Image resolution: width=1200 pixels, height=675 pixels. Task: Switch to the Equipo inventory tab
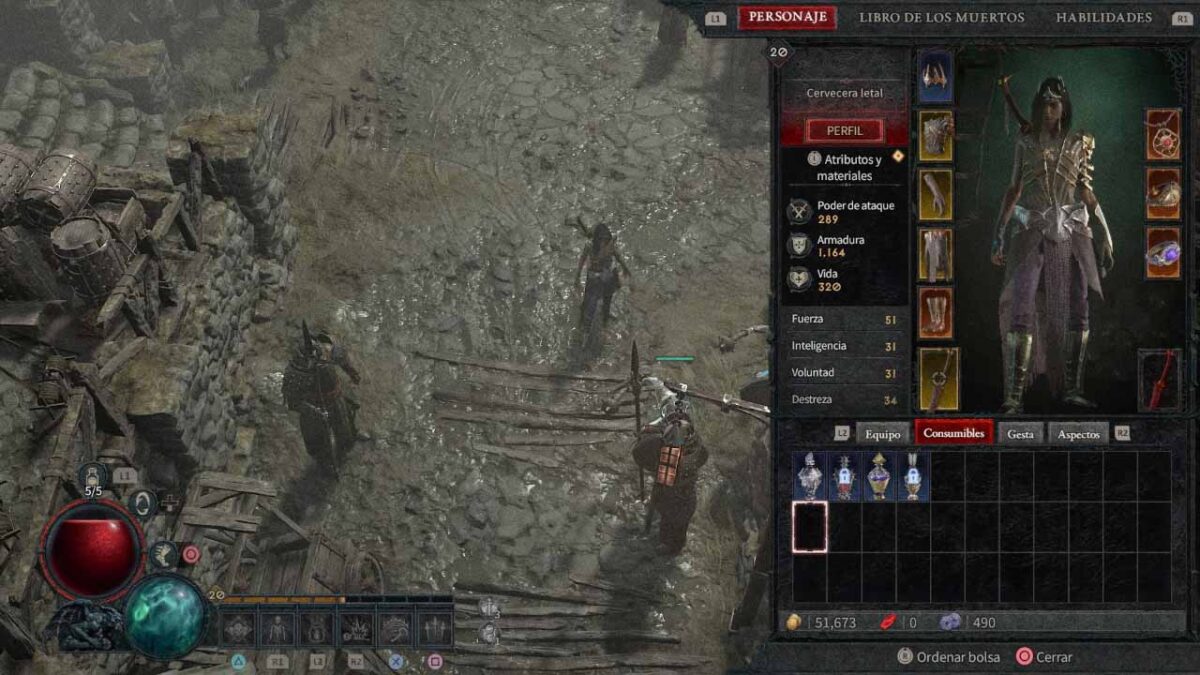[x=883, y=433]
